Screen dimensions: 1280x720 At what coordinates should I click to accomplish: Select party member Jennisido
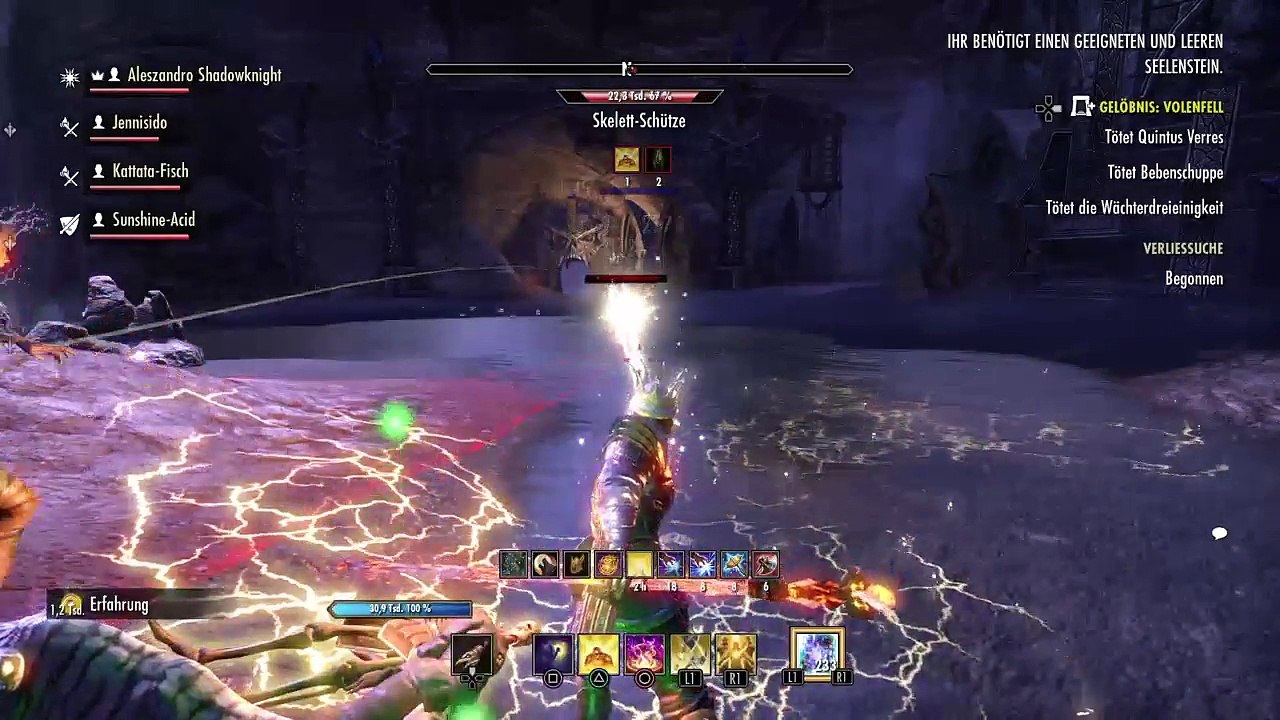(x=139, y=123)
